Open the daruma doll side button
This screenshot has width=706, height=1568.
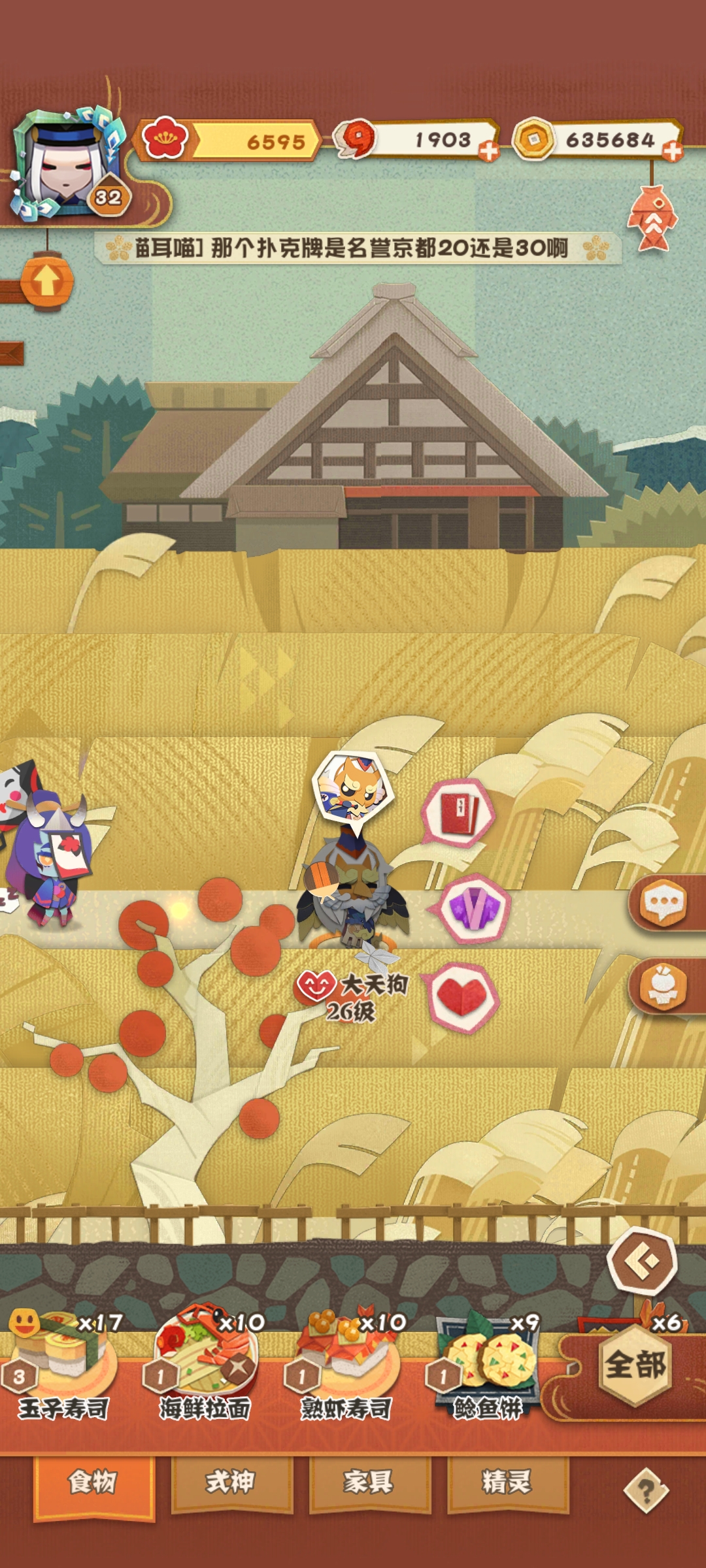coord(664,987)
